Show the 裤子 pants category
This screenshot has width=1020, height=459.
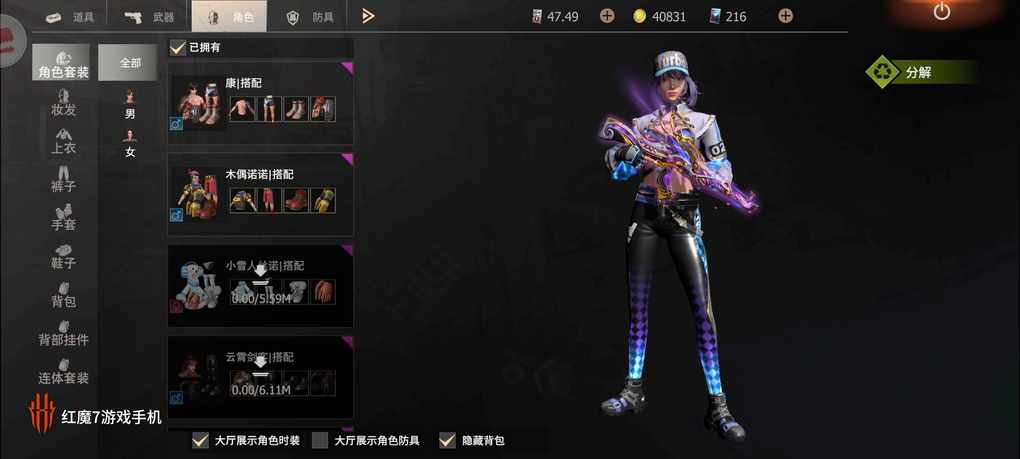[63, 177]
